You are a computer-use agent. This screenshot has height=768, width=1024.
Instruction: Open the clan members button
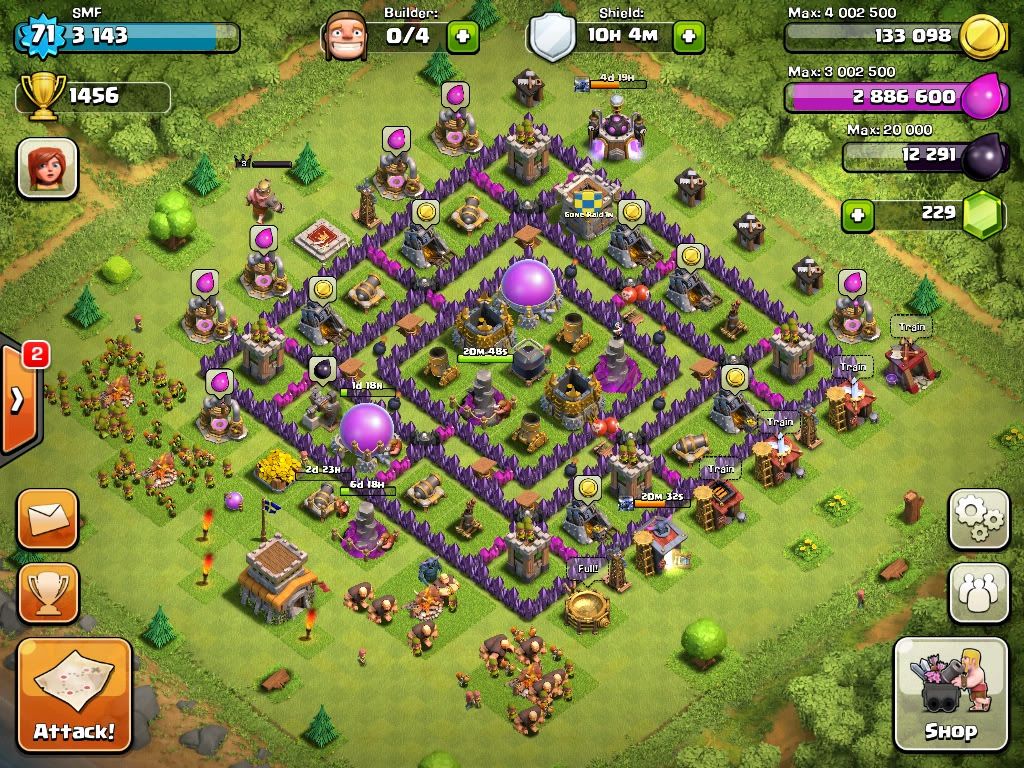click(979, 592)
